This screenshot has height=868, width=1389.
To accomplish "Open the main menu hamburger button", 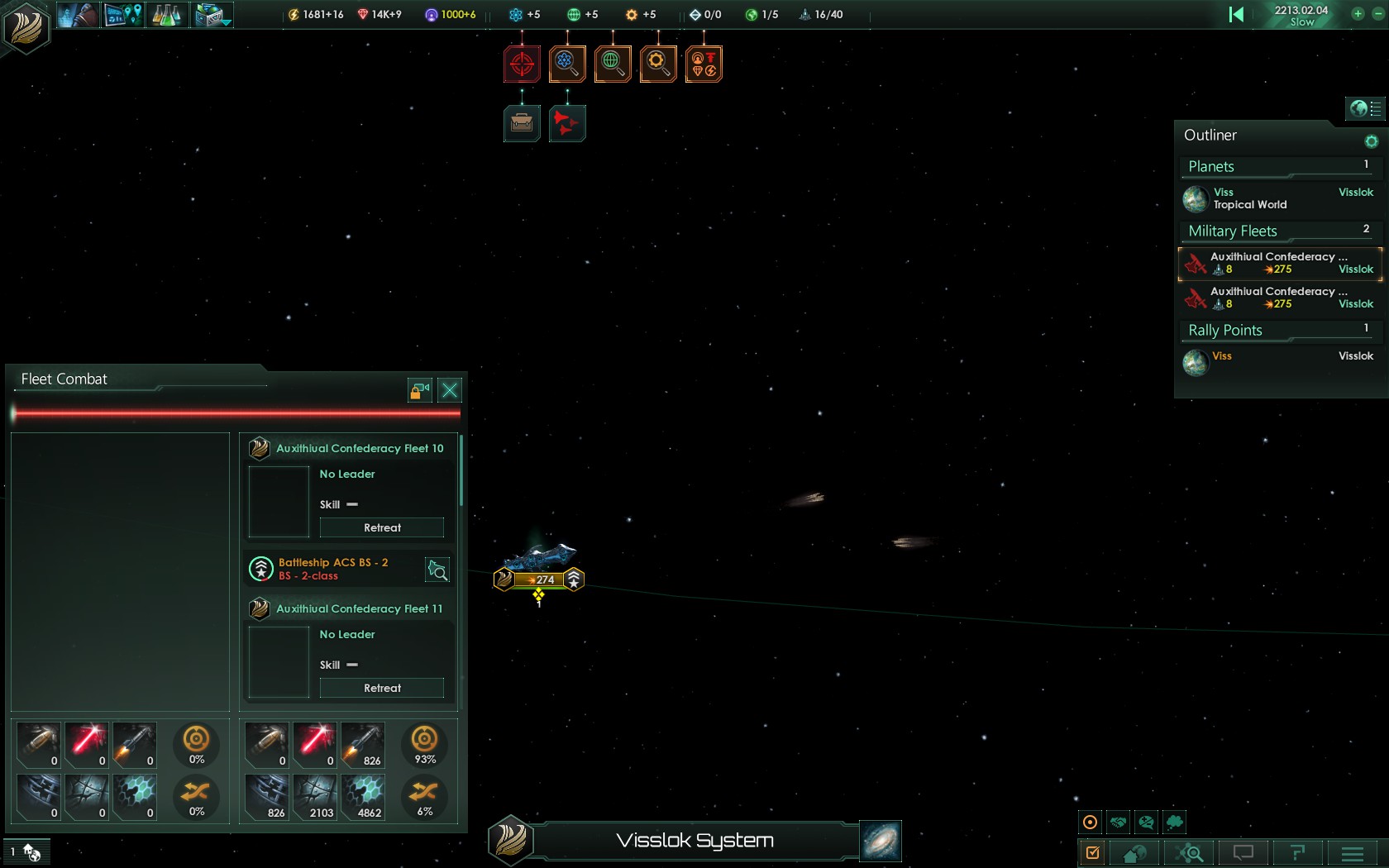I will click(x=1353, y=853).
